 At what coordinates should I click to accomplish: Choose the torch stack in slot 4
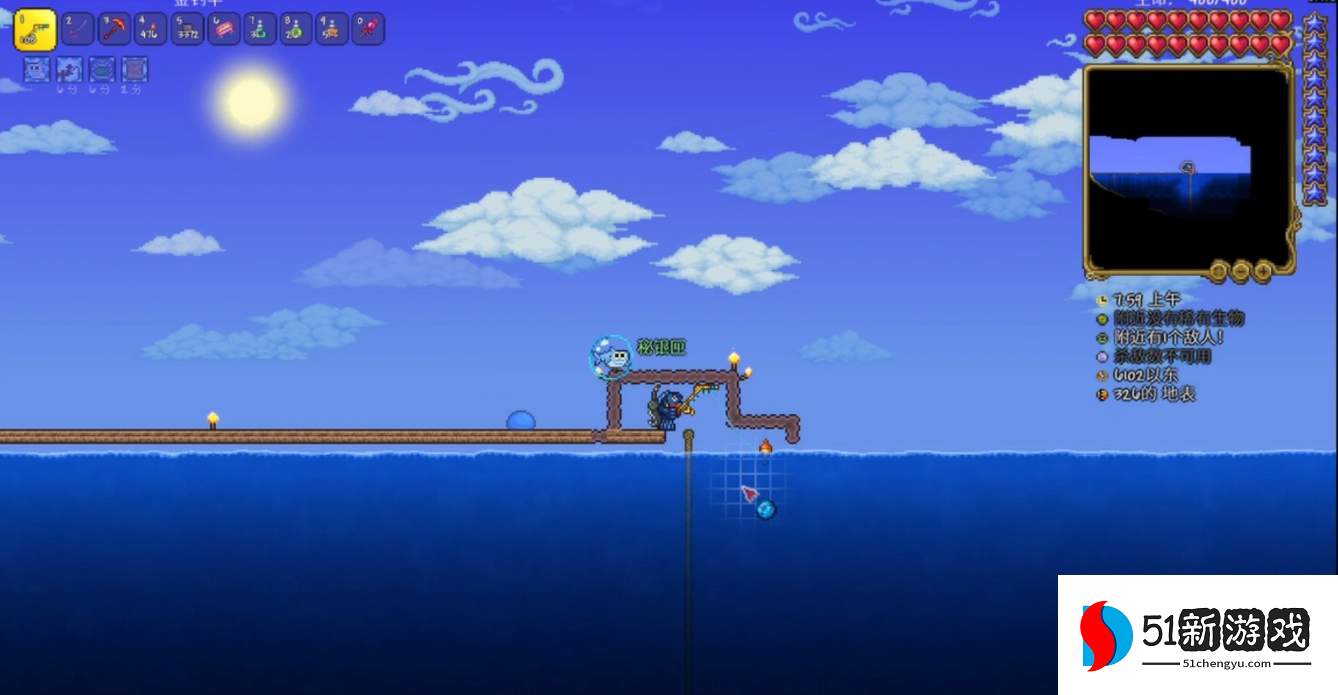150,29
